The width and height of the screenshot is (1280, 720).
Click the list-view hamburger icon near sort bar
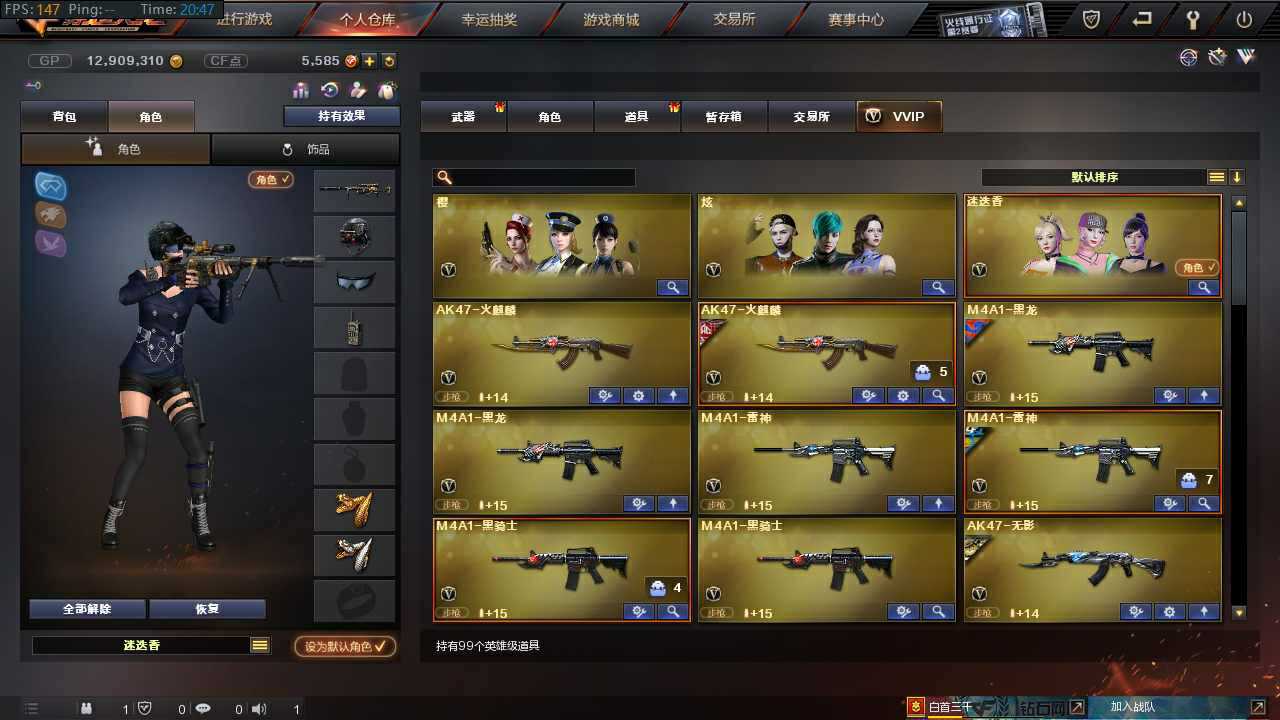click(1216, 175)
